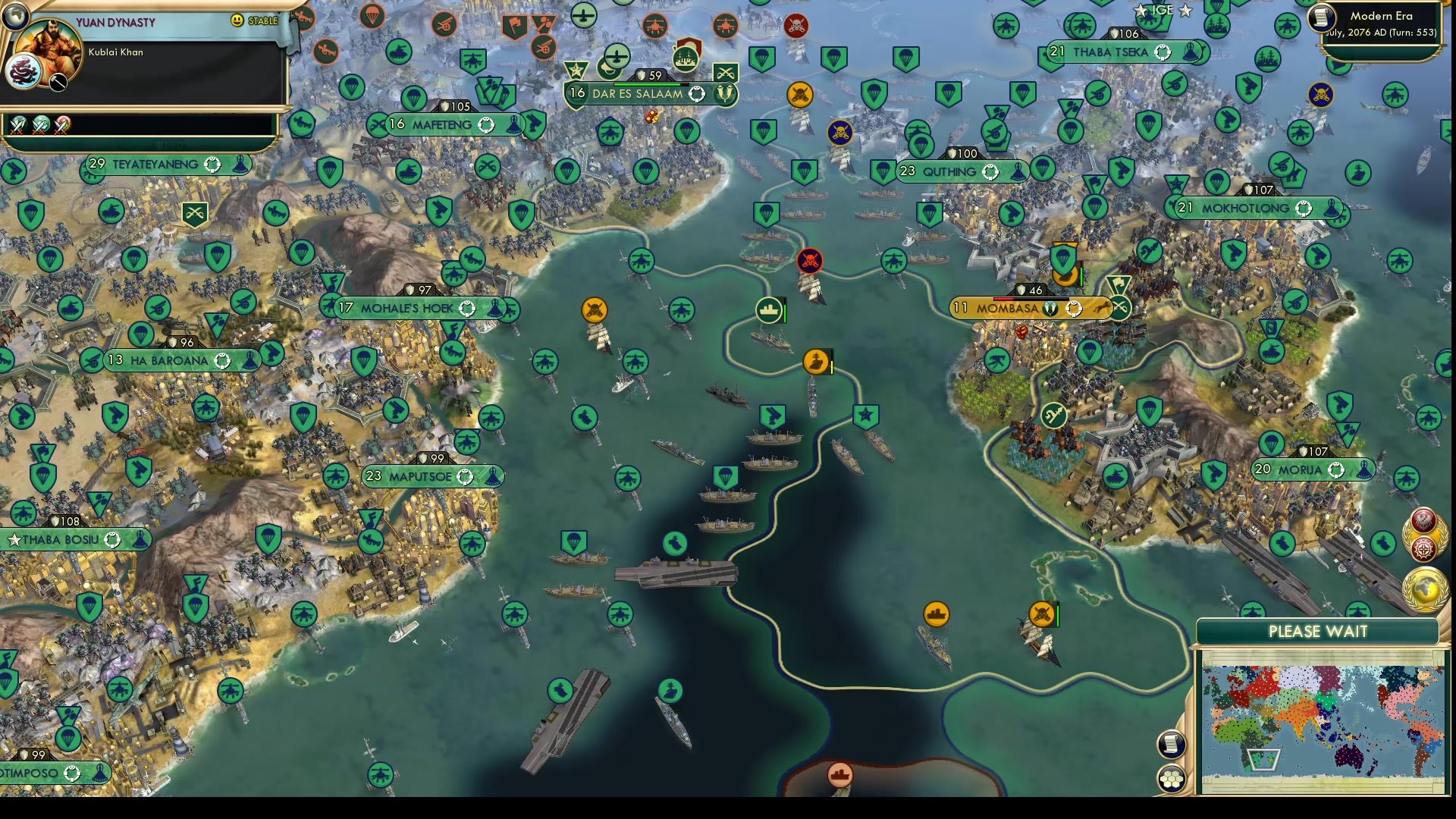Click the smiley STABLE happiness indicator

pos(237,20)
